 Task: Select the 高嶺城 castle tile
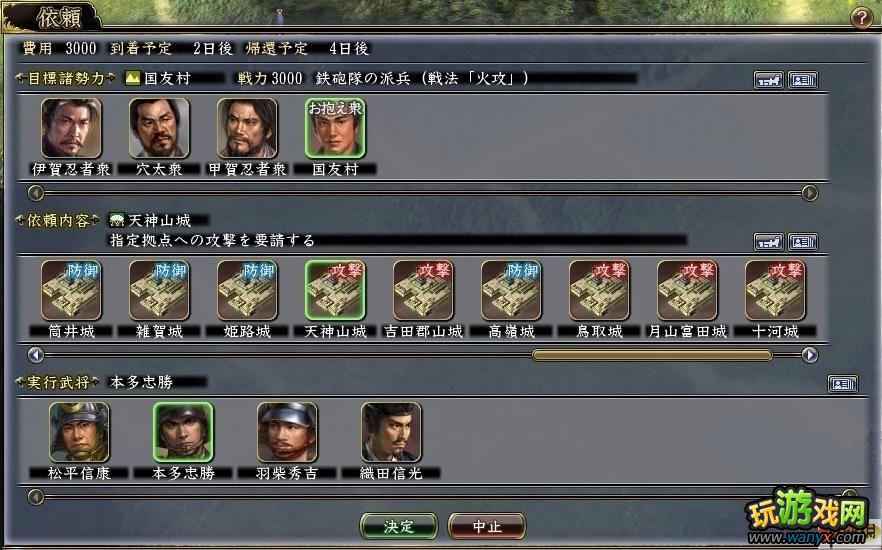(x=511, y=291)
